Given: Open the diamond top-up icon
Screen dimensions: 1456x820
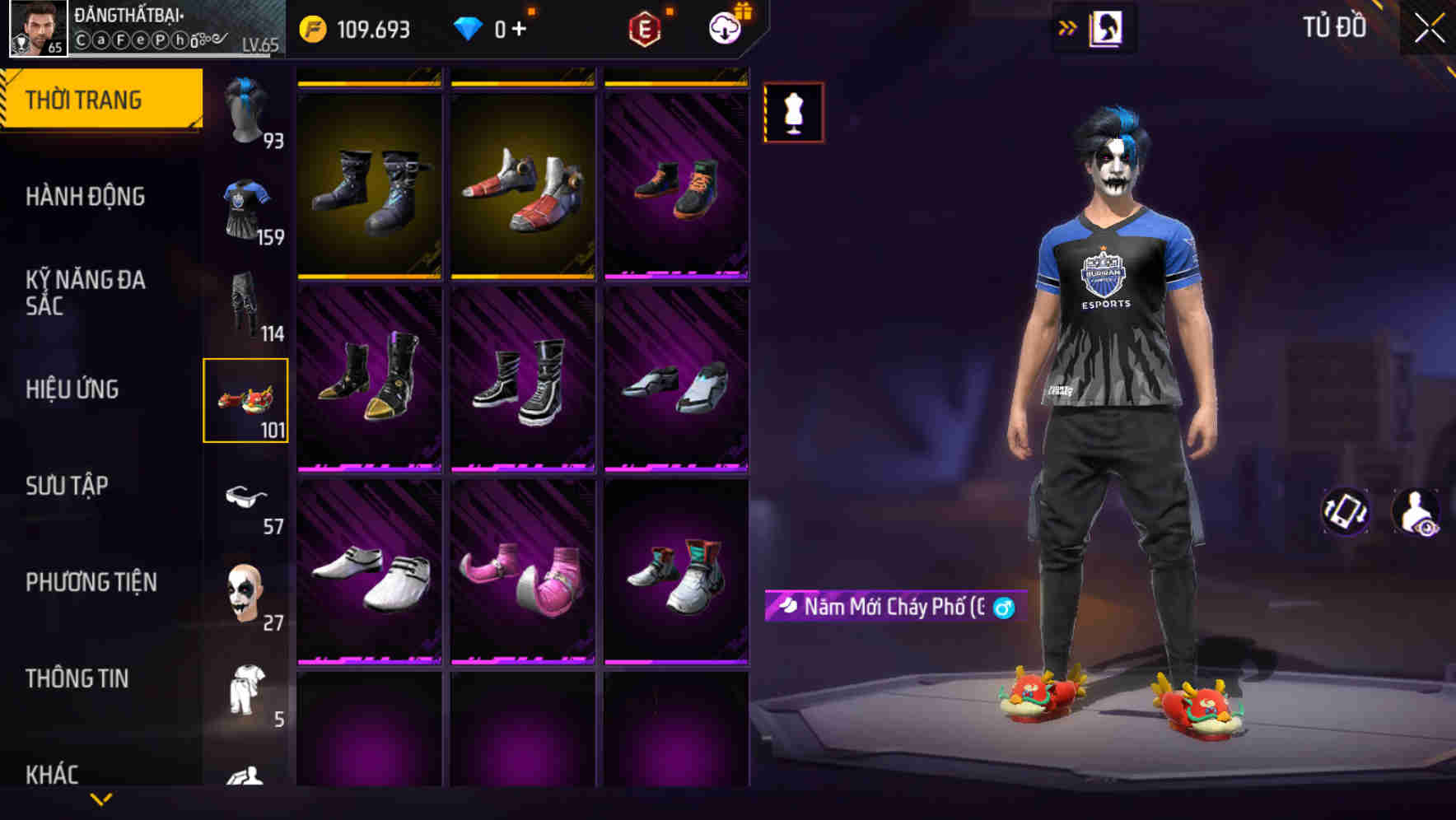Looking at the screenshot, I should click(469, 27).
